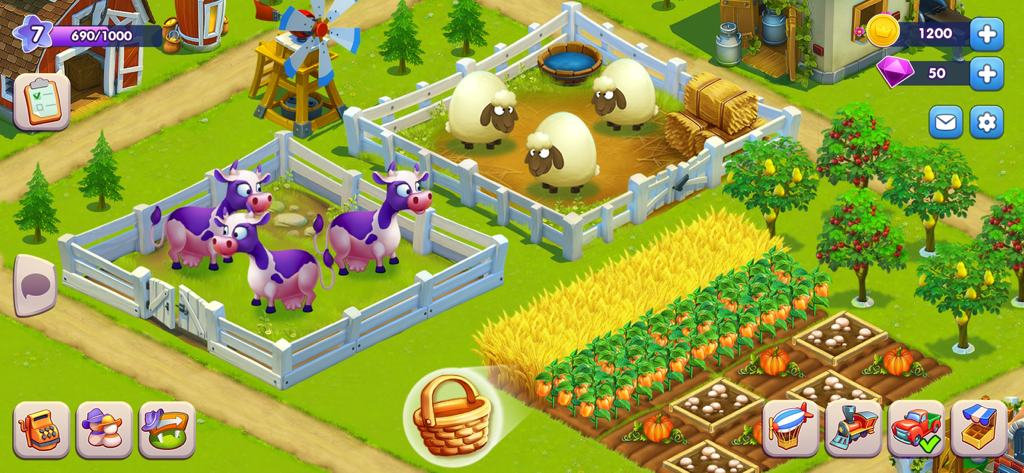This screenshot has height=473, width=1024.
Task: Buy more purple gems with plus button
Action: click(986, 73)
